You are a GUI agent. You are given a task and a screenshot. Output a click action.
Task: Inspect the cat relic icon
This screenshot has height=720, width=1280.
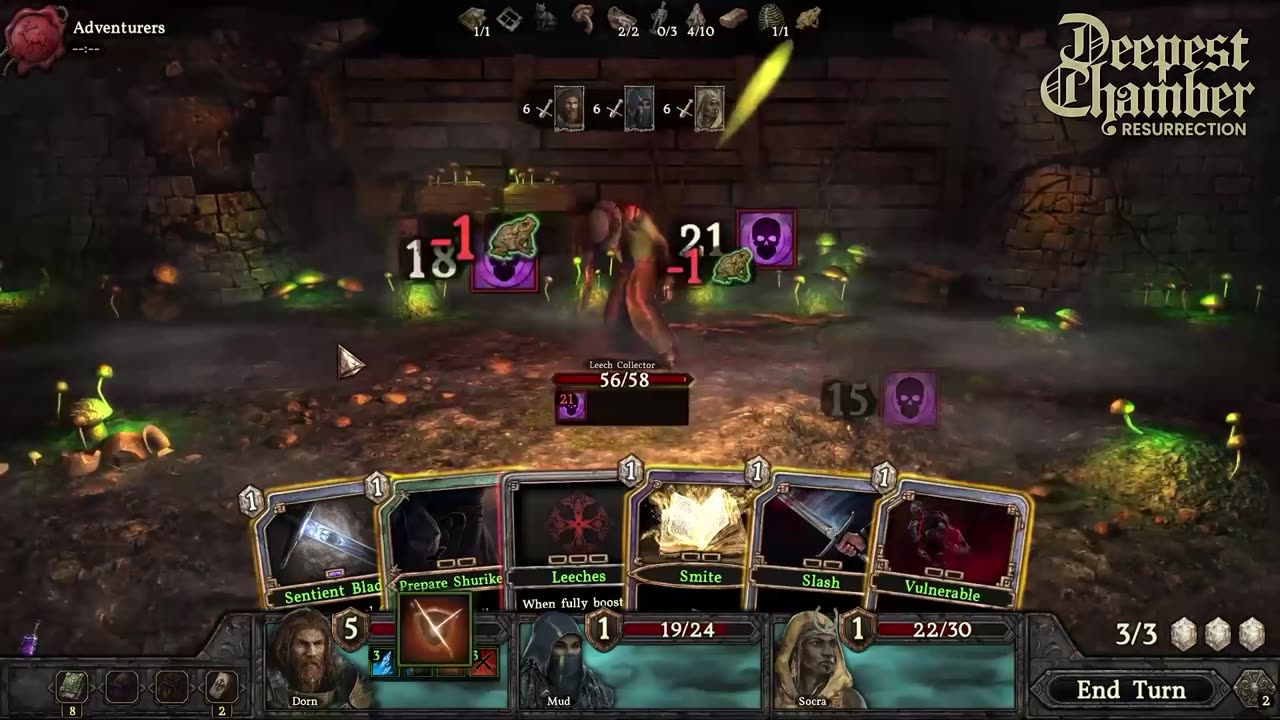[545, 17]
